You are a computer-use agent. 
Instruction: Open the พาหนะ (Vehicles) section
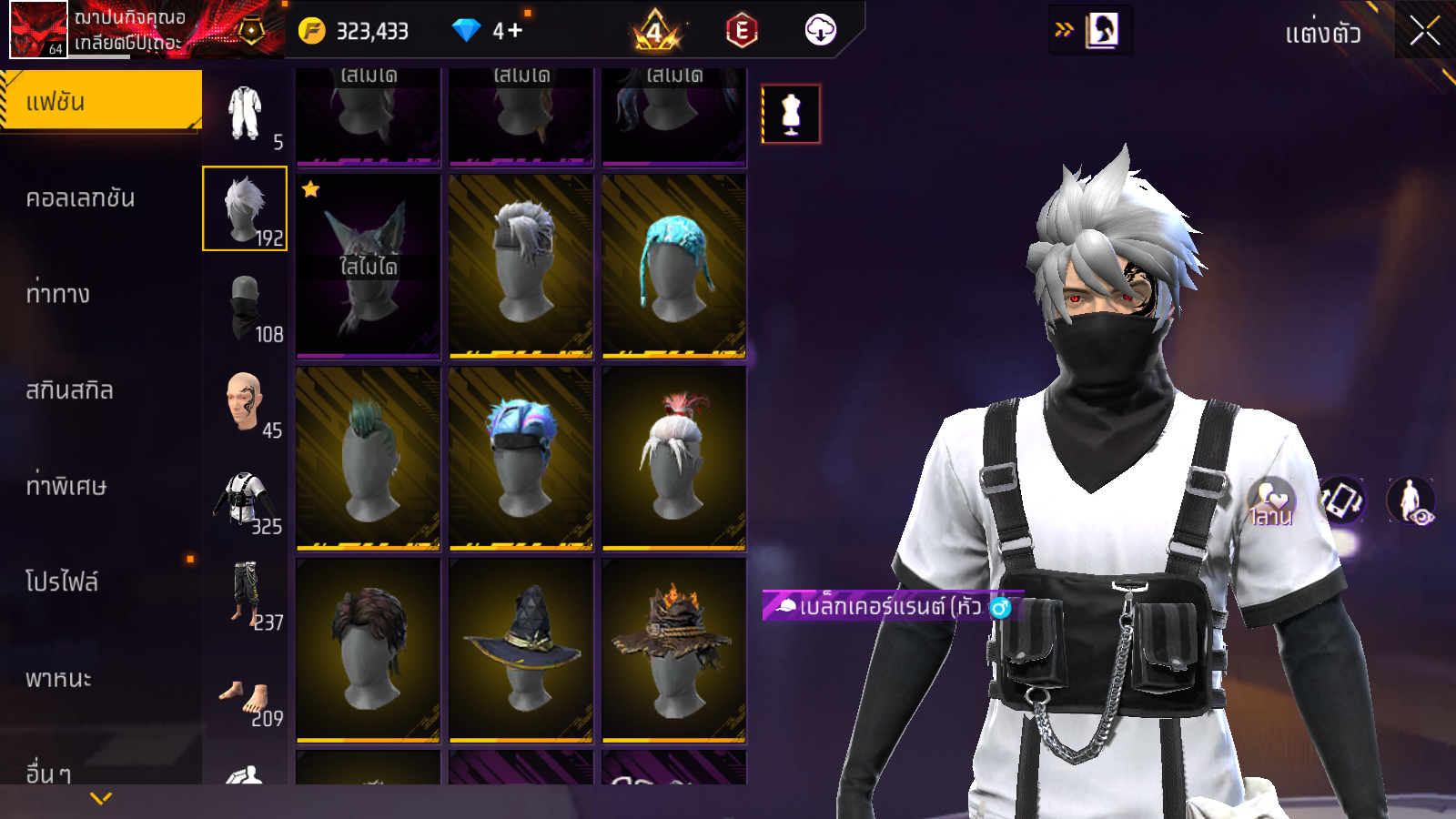[x=58, y=679]
